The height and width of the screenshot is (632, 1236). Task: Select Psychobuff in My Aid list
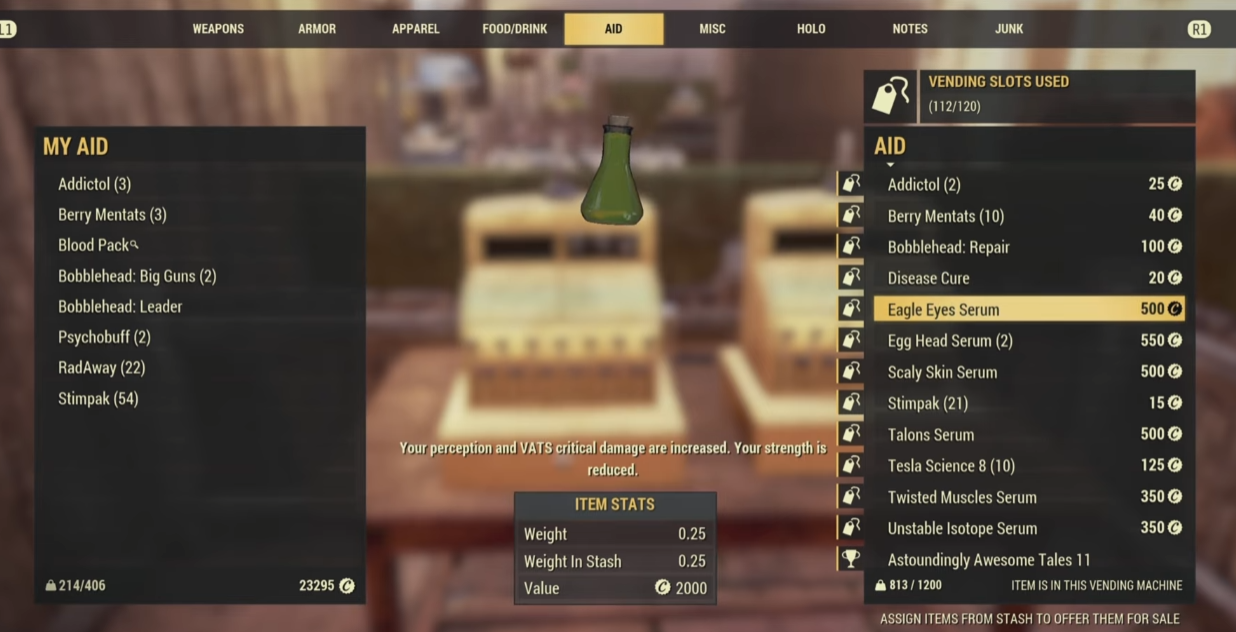coord(104,337)
